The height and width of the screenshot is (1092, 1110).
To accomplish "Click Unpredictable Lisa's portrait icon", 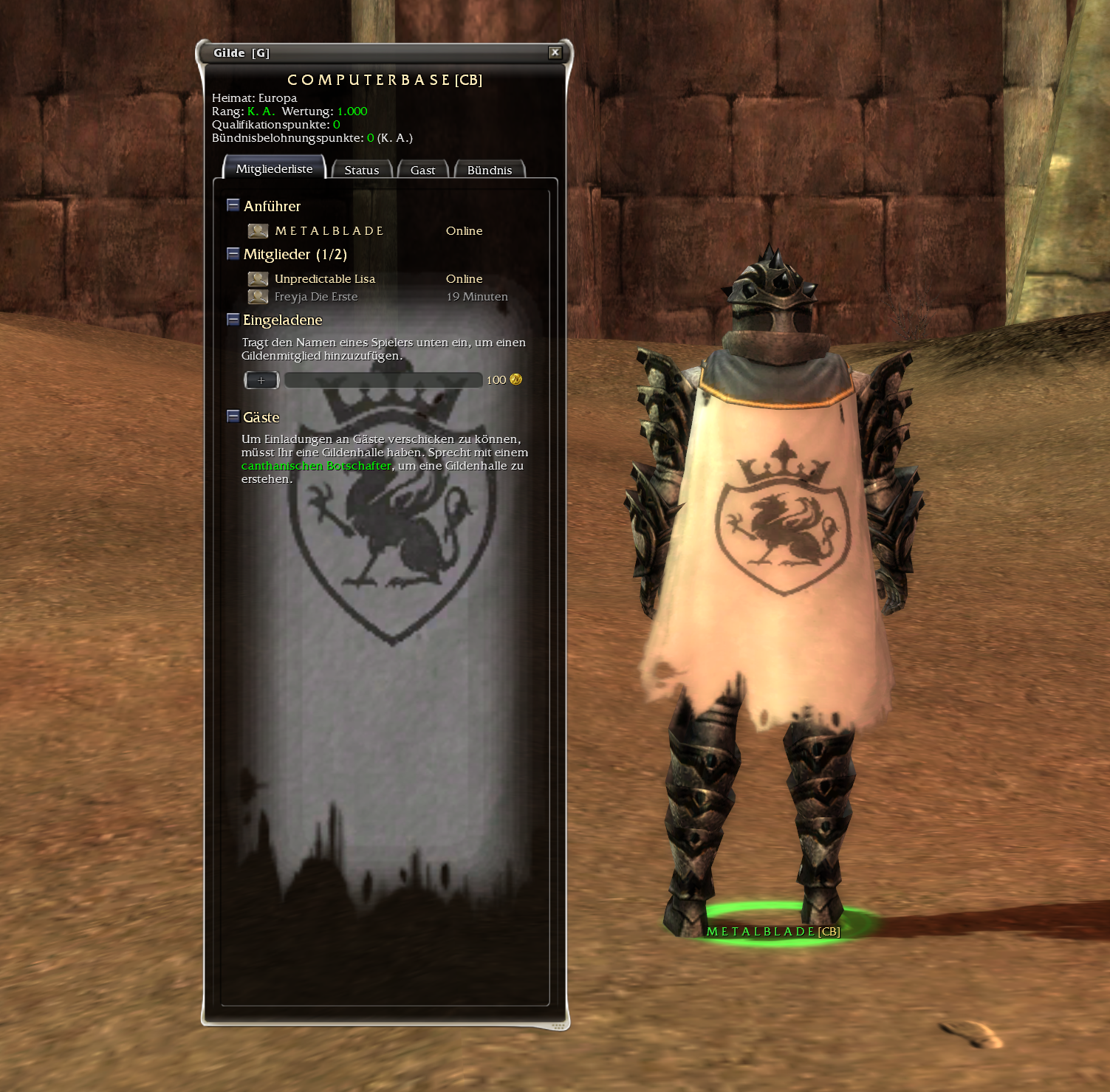I will [257, 278].
